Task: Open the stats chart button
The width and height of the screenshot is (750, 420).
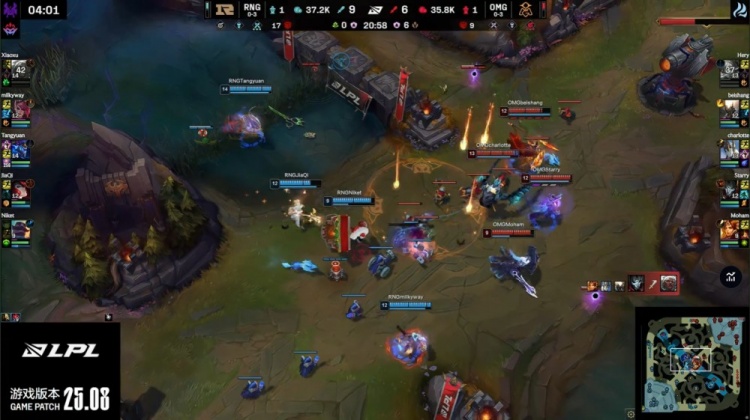Action: 731,277
